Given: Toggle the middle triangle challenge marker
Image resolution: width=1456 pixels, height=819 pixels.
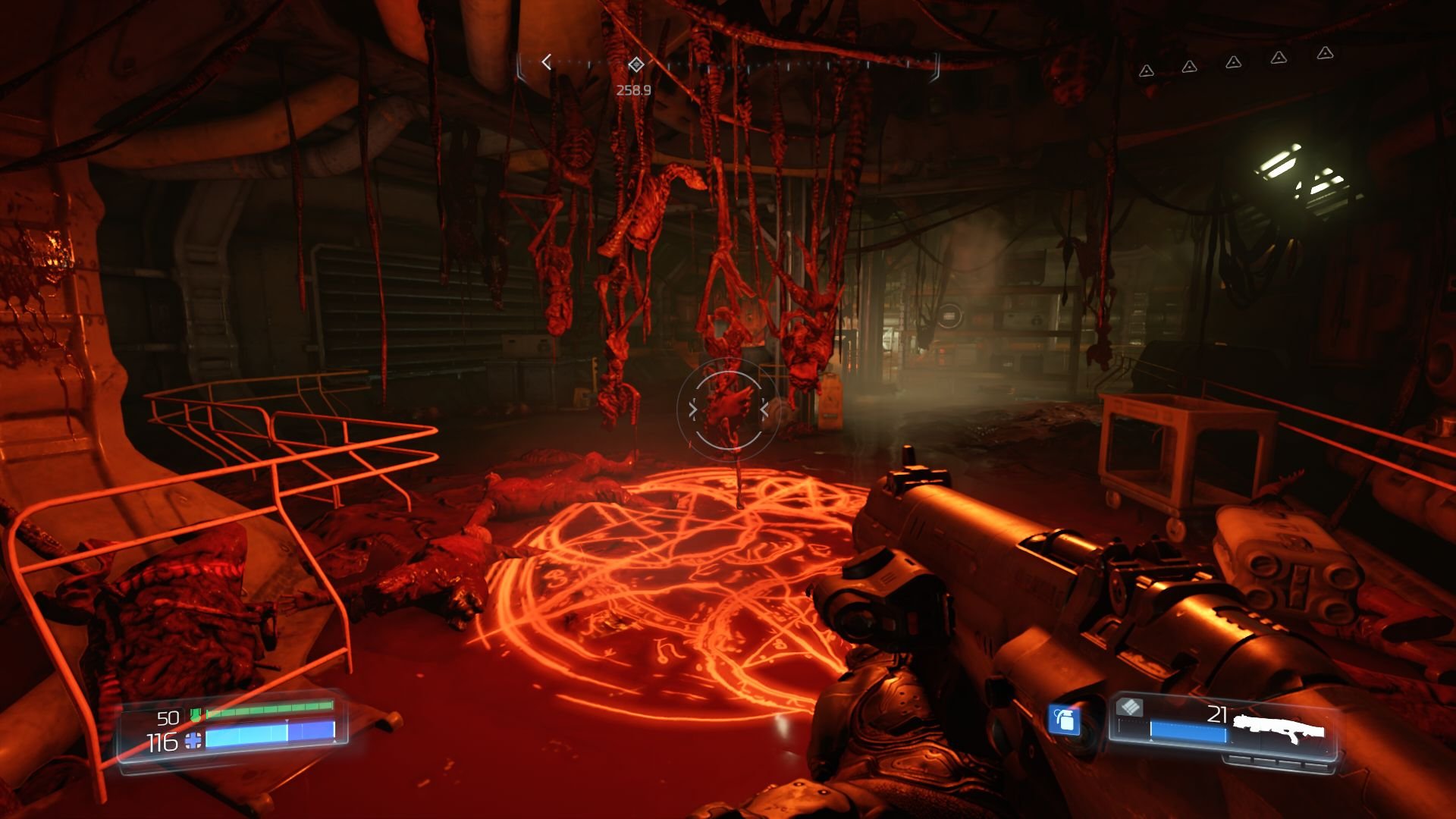Looking at the screenshot, I should coord(1234,63).
